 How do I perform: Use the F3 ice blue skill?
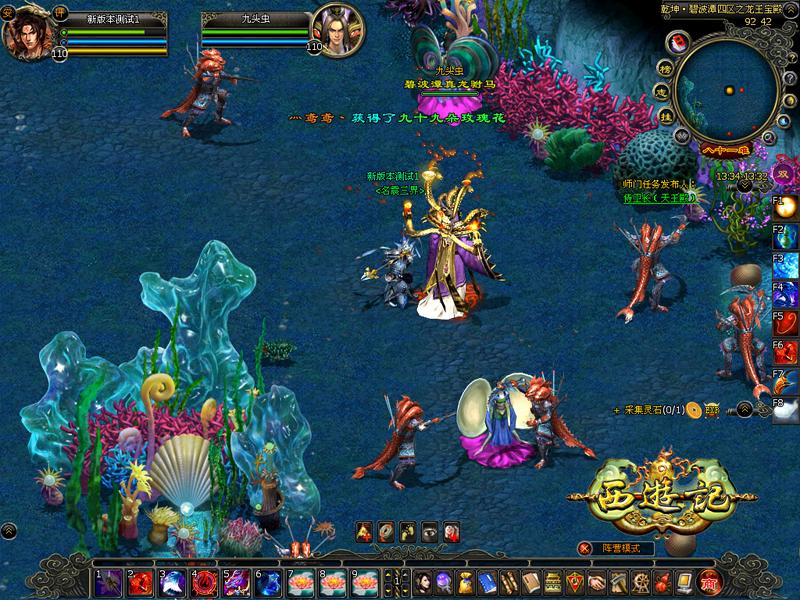[786, 266]
